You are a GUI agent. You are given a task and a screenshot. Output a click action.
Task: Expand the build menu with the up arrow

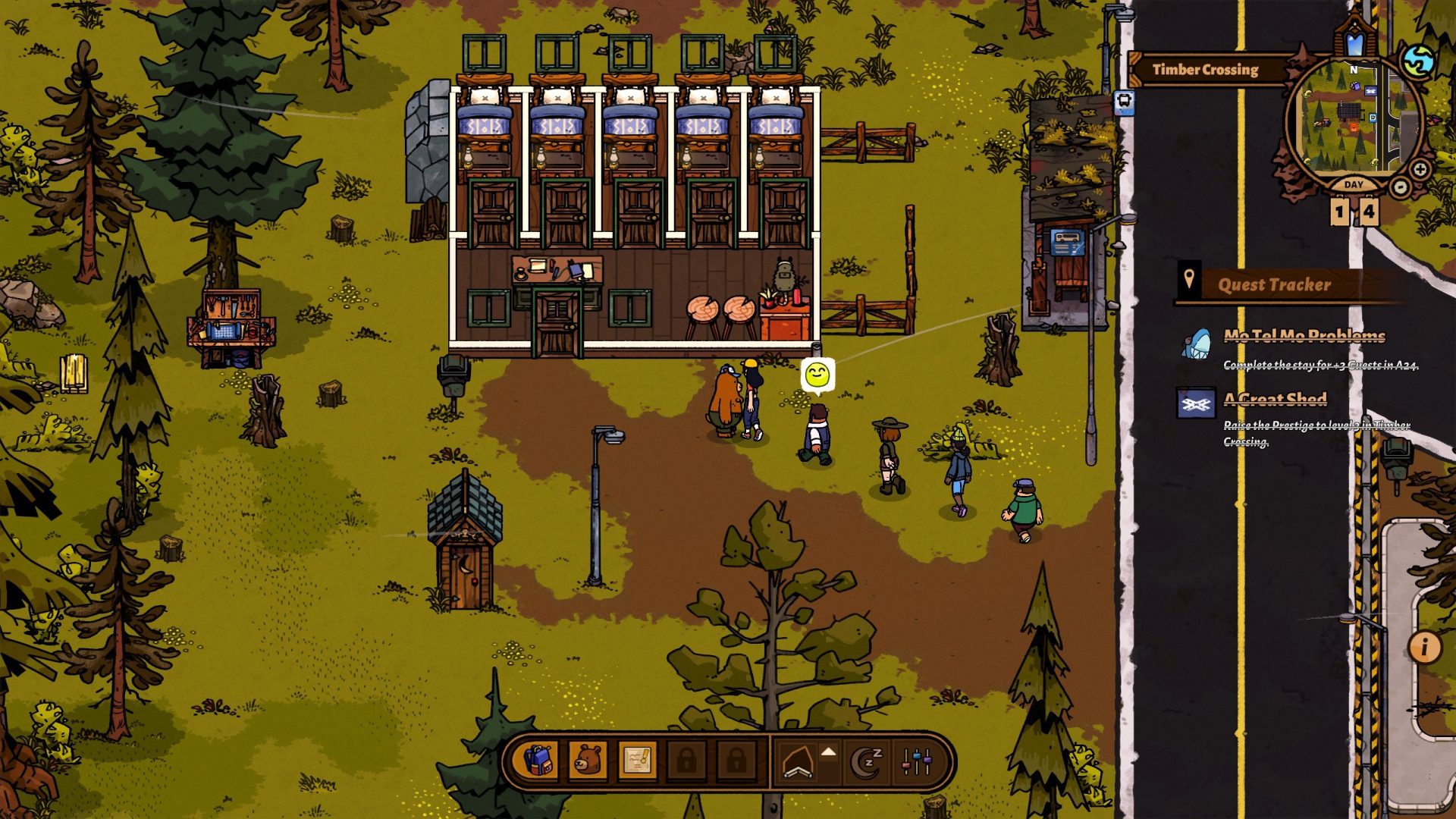click(x=829, y=752)
